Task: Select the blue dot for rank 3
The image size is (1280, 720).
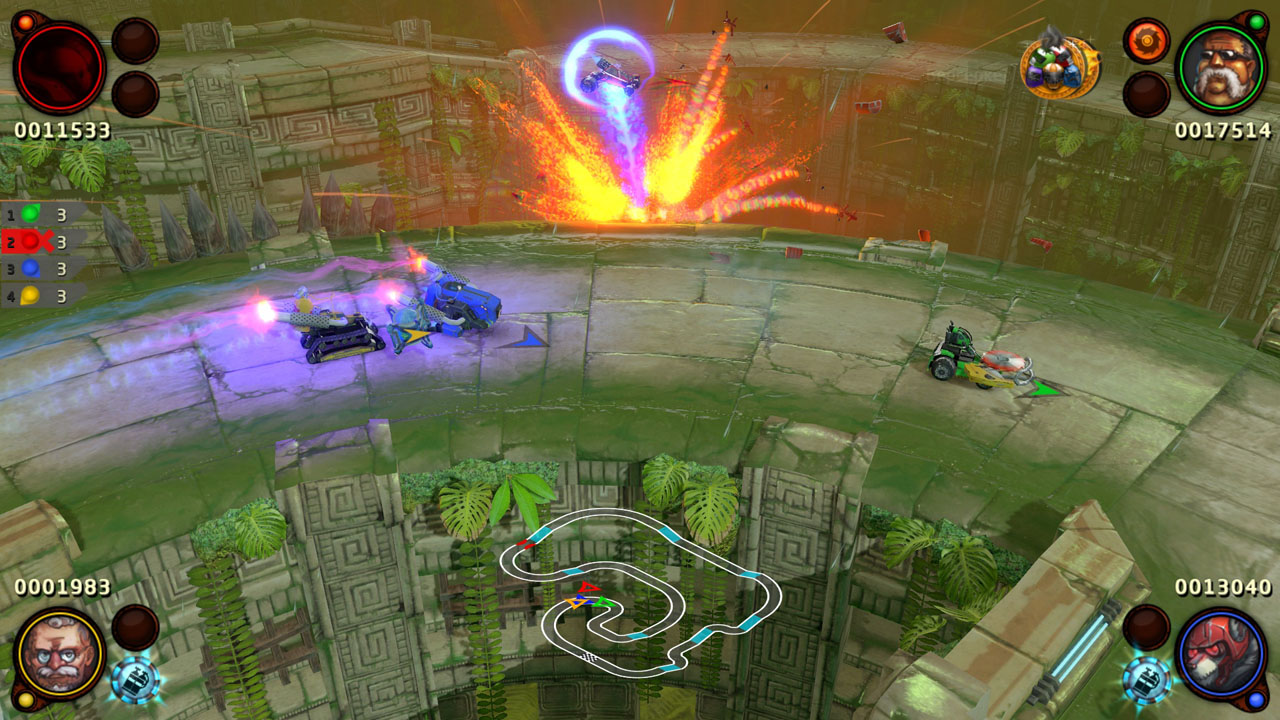Action: coord(28,267)
